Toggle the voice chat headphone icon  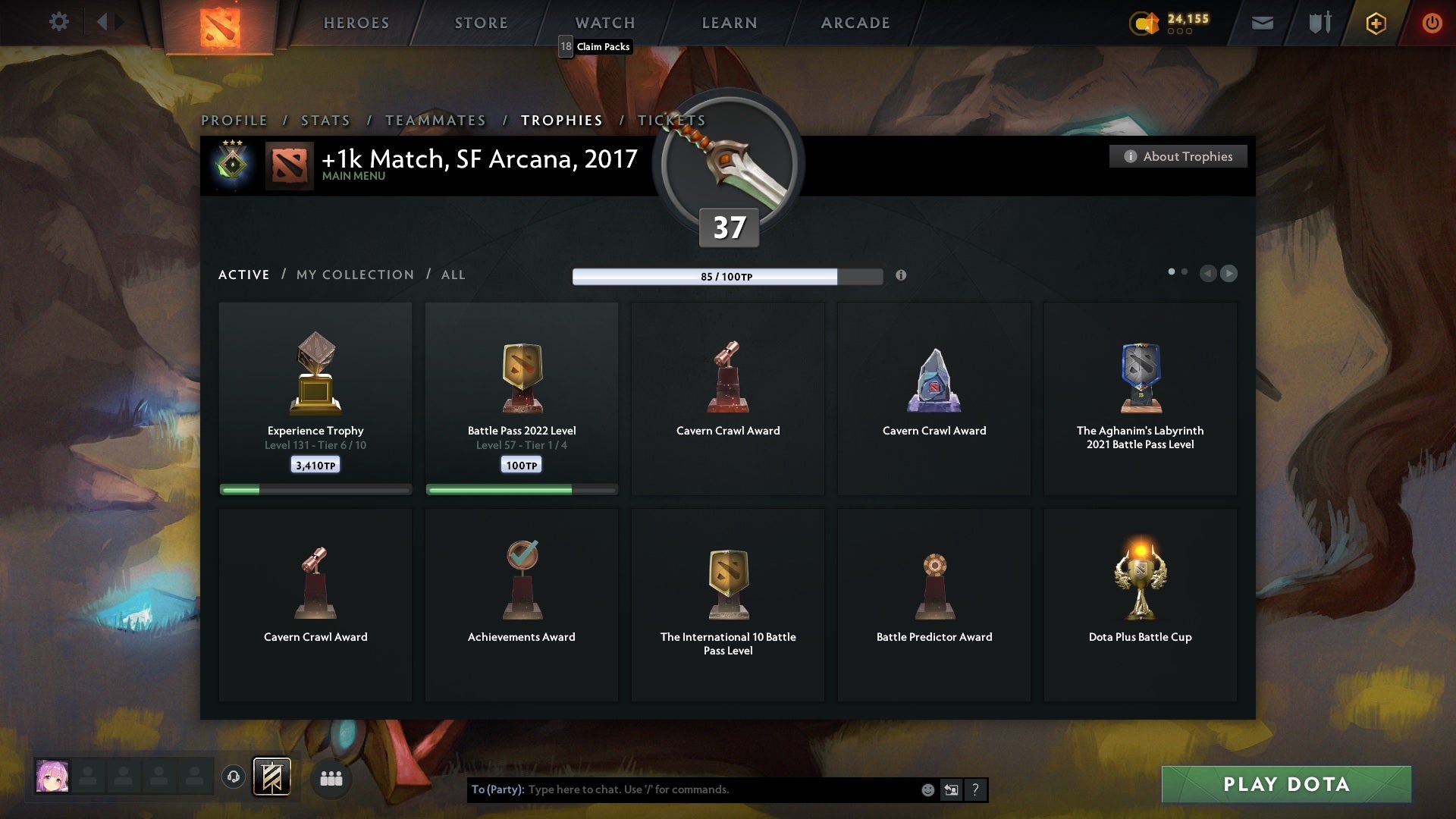[234, 778]
